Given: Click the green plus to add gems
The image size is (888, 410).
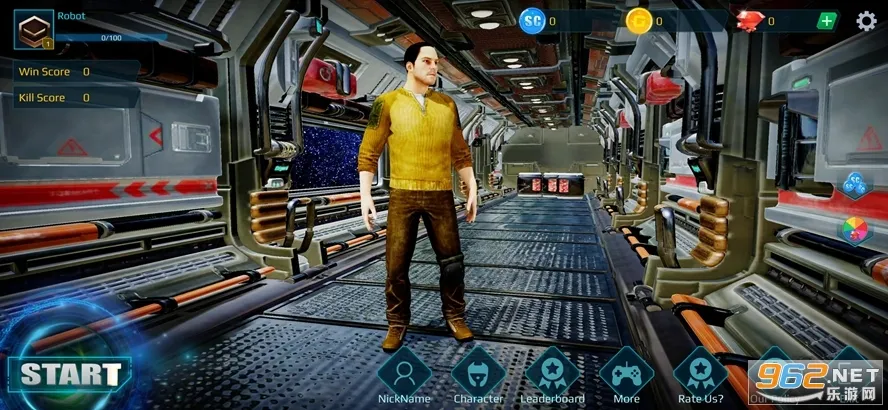Looking at the screenshot, I should click(827, 21).
